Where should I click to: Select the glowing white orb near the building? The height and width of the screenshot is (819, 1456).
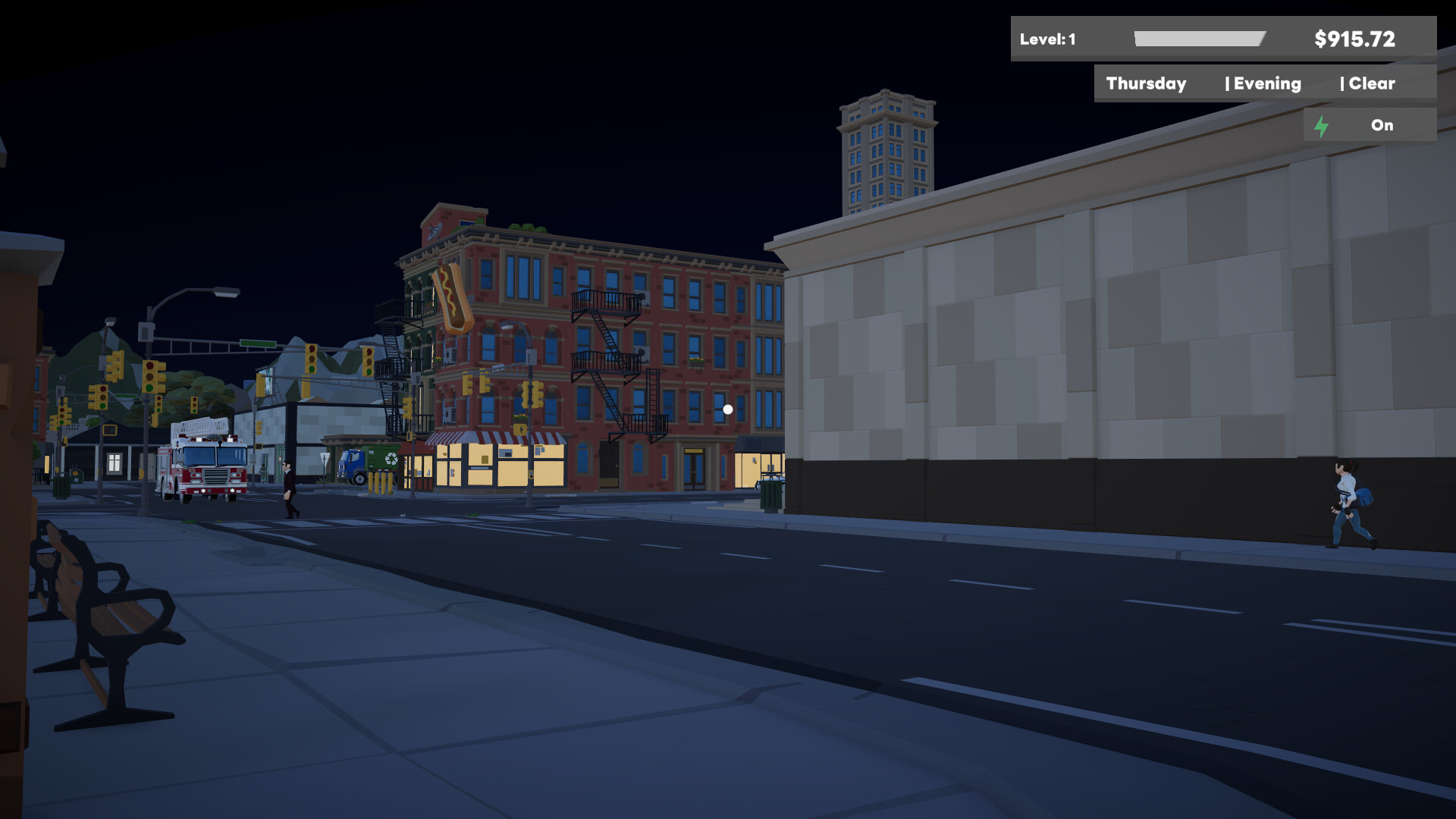[x=726, y=408]
